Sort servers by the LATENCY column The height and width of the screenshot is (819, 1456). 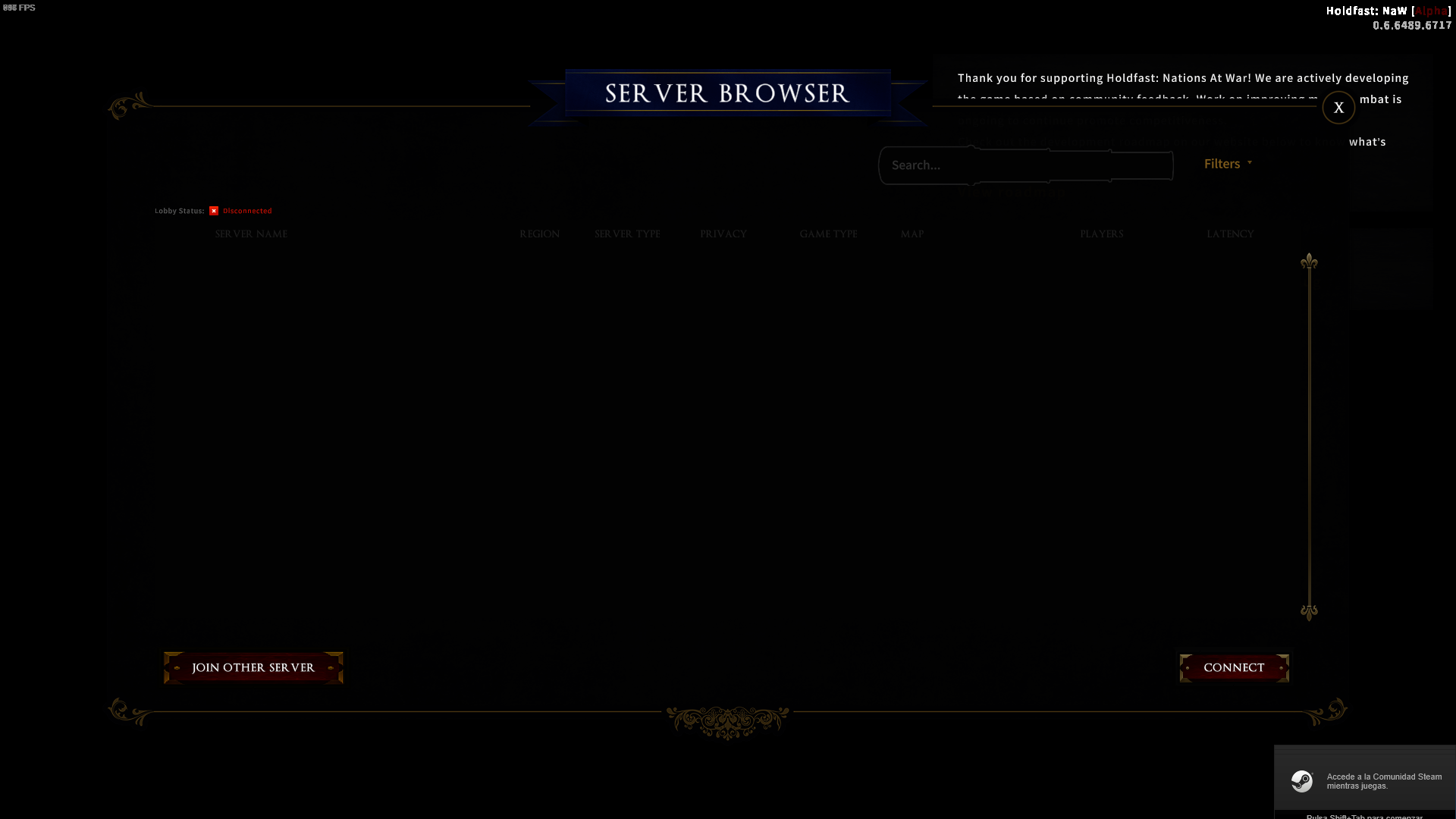click(1230, 234)
